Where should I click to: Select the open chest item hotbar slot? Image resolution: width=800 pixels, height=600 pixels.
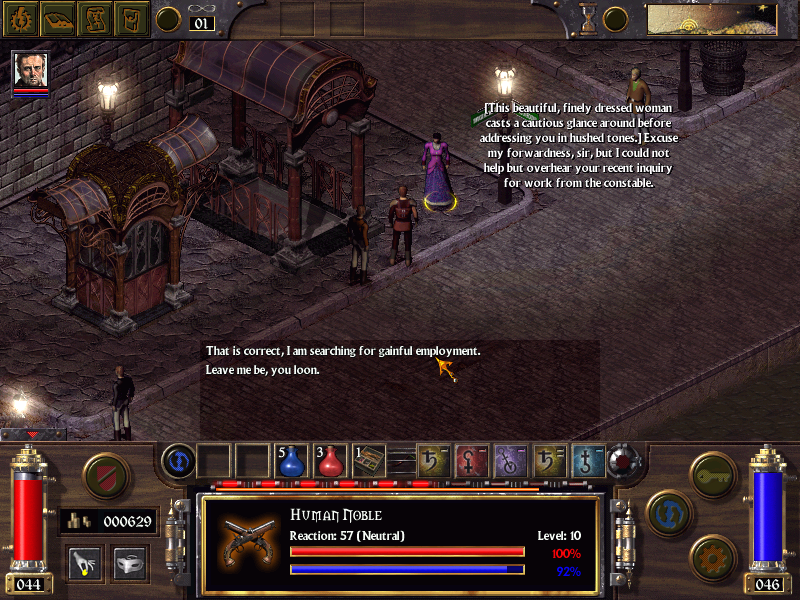tap(369, 460)
